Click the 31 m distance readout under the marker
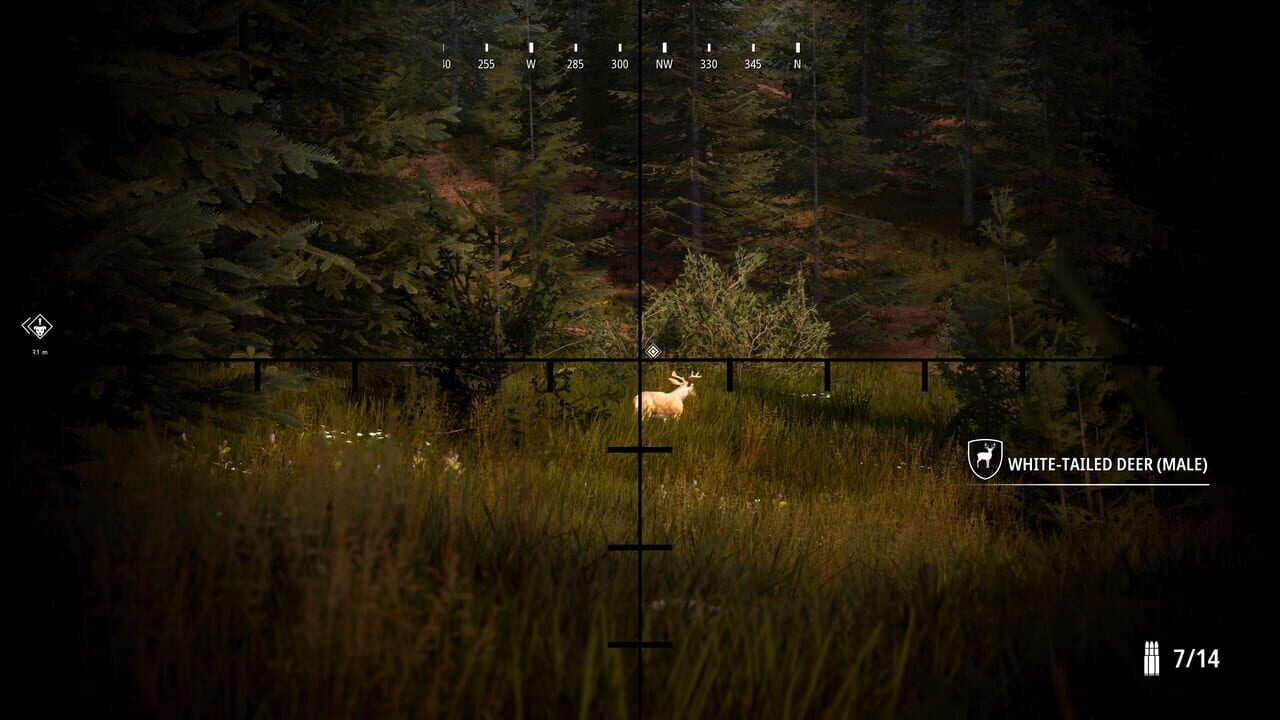 click(39, 351)
